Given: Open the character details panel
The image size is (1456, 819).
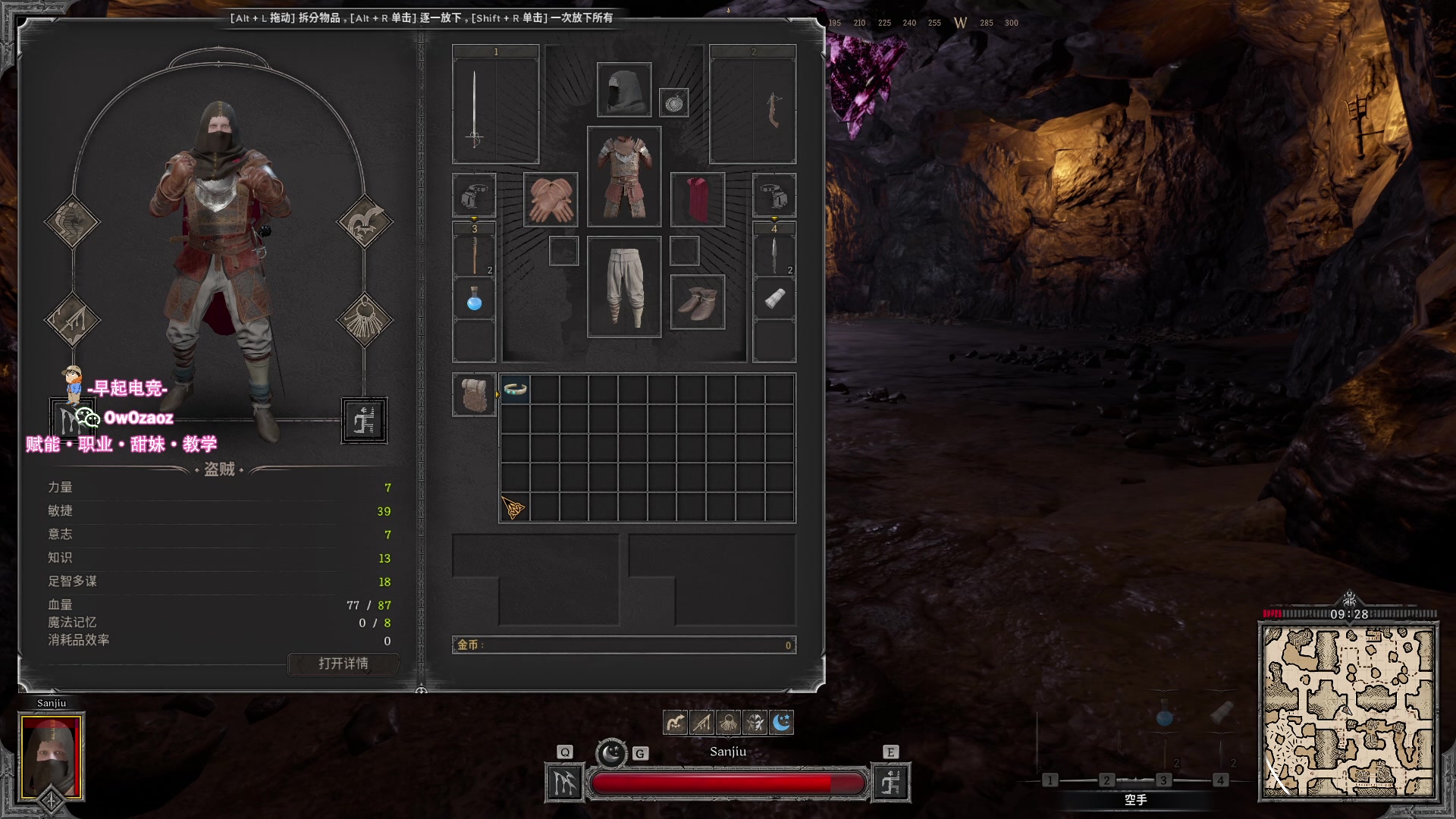Looking at the screenshot, I should coord(343,664).
